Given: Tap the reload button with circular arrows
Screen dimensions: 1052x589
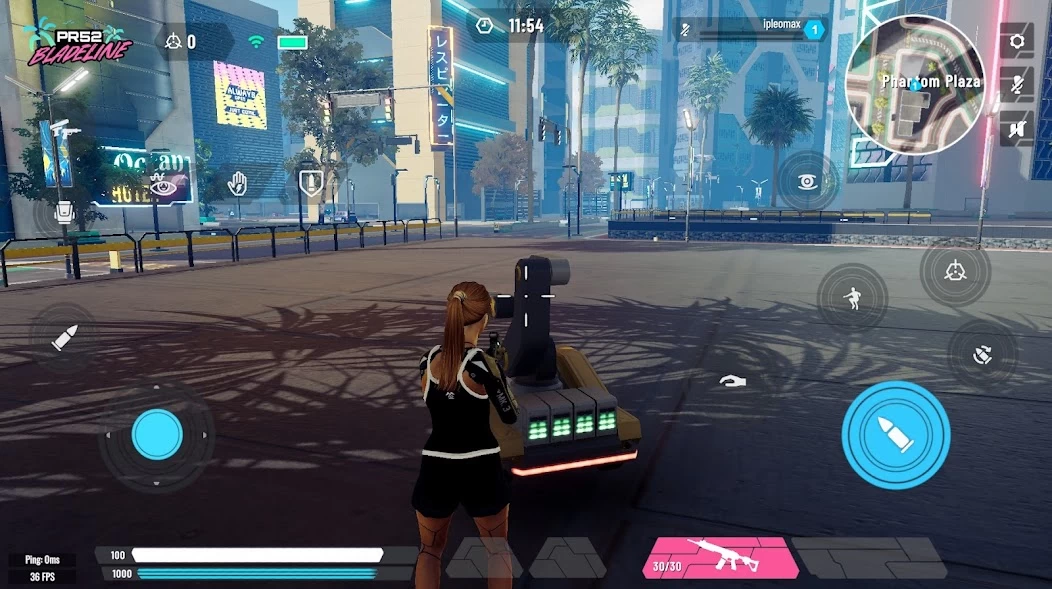Looking at the screenshot, I should coord(982,354).
